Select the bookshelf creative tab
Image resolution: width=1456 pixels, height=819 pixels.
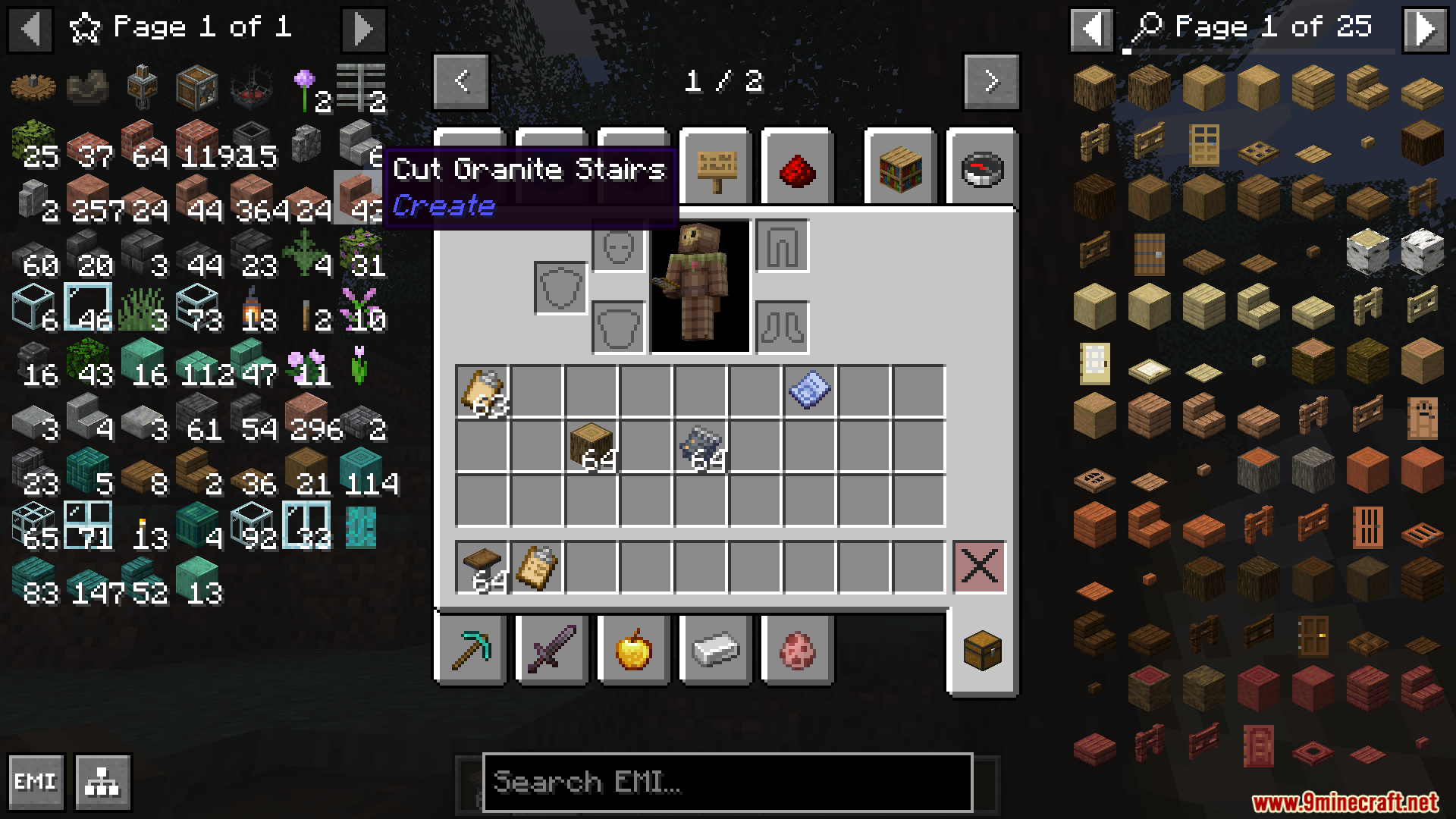[x=900, y=169]
